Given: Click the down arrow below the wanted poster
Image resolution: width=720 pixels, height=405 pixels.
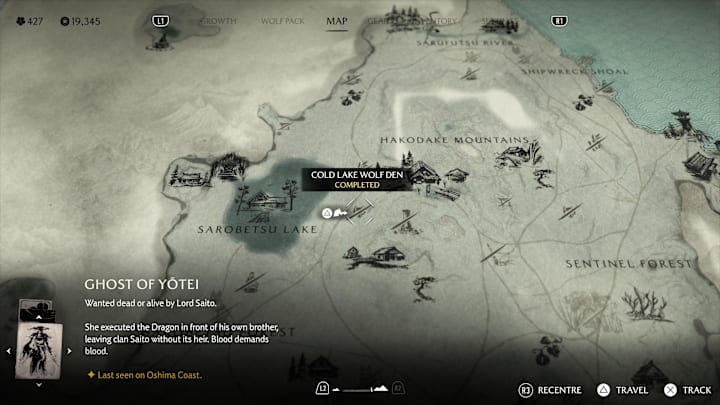Looking at the screenshot, I should 39,384.
